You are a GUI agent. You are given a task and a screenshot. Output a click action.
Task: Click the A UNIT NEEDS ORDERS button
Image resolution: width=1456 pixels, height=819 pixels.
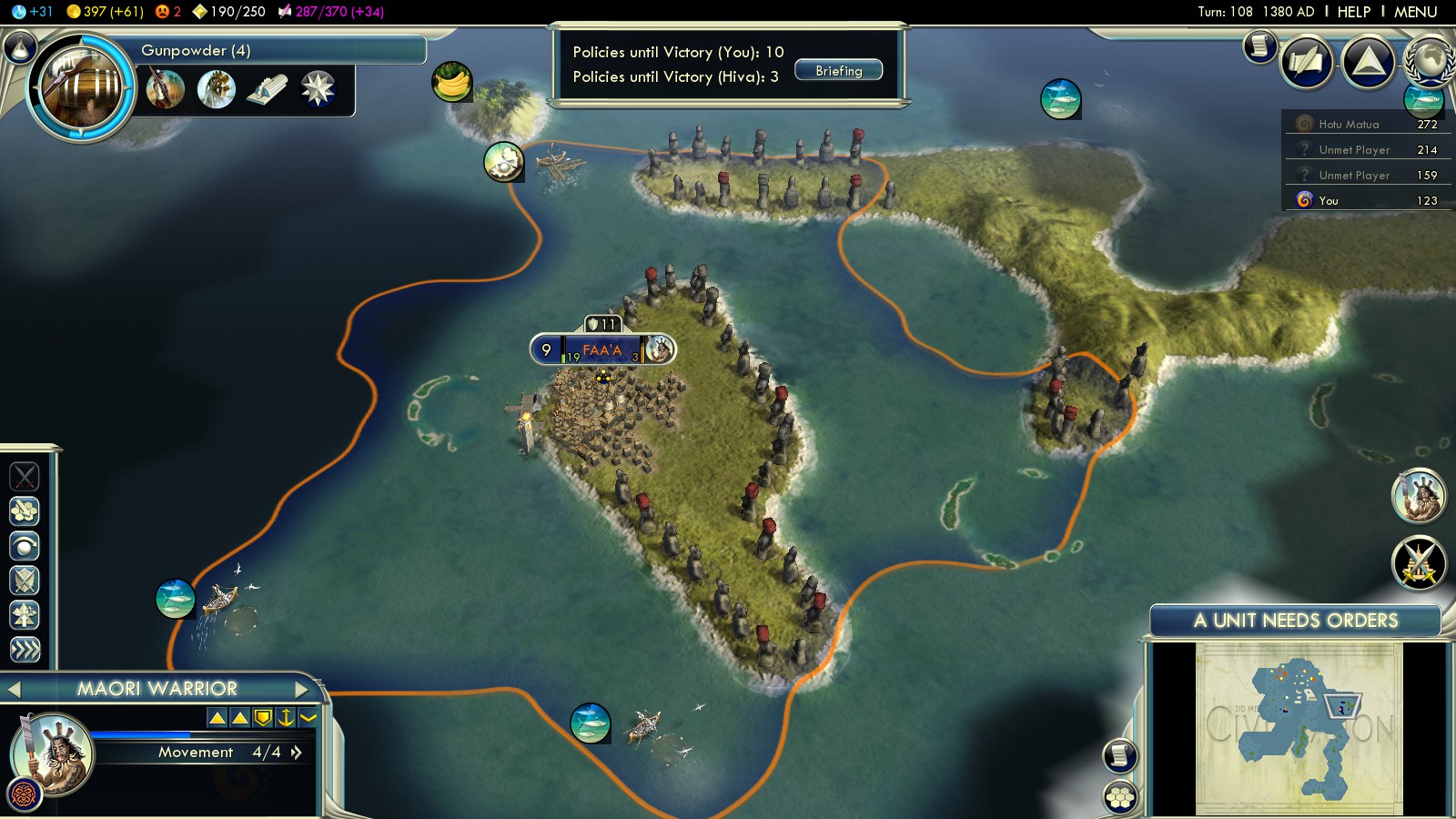click(x=1295, y=621)
